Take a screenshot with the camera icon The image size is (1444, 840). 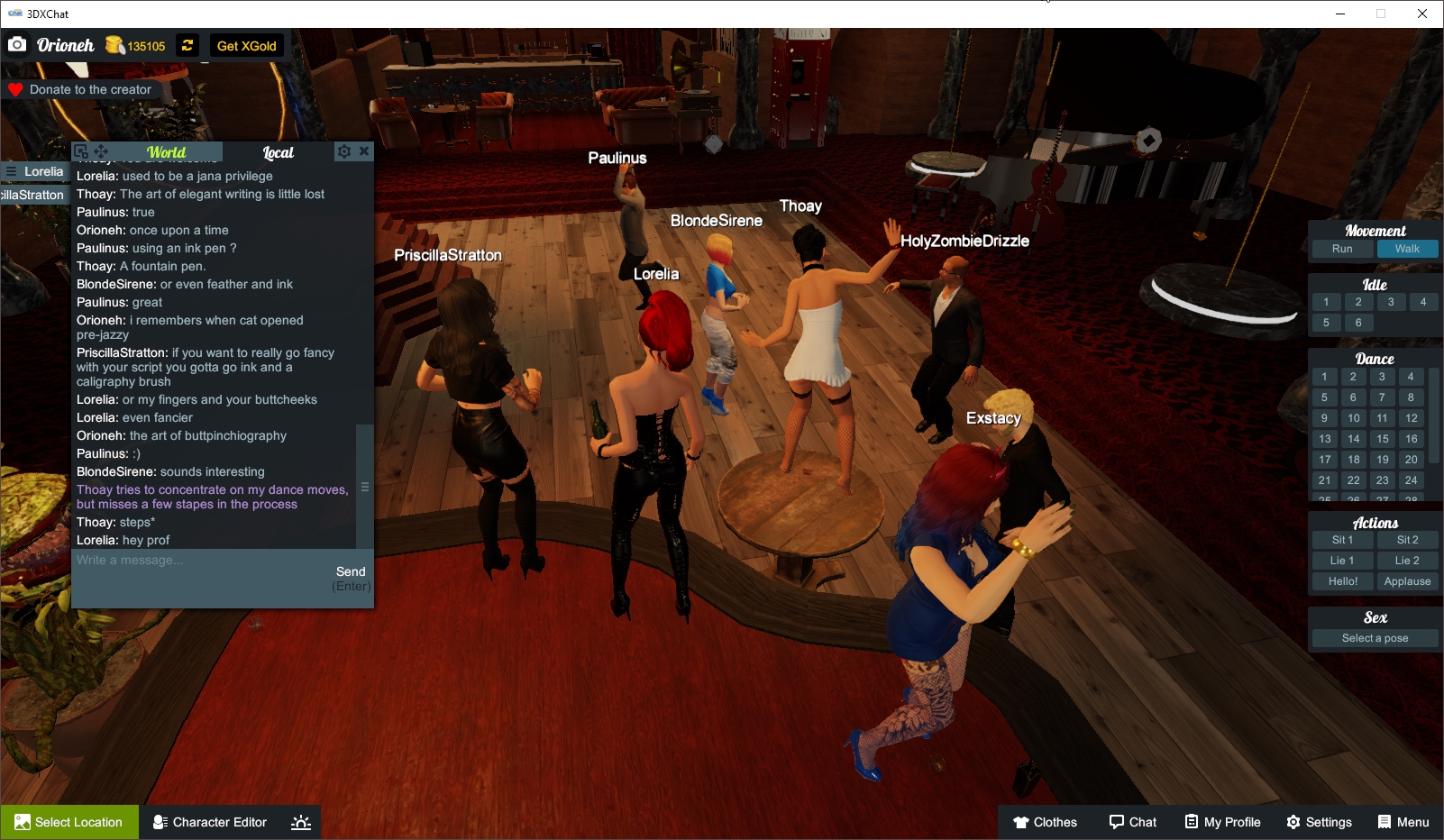[x=17, y=44]
